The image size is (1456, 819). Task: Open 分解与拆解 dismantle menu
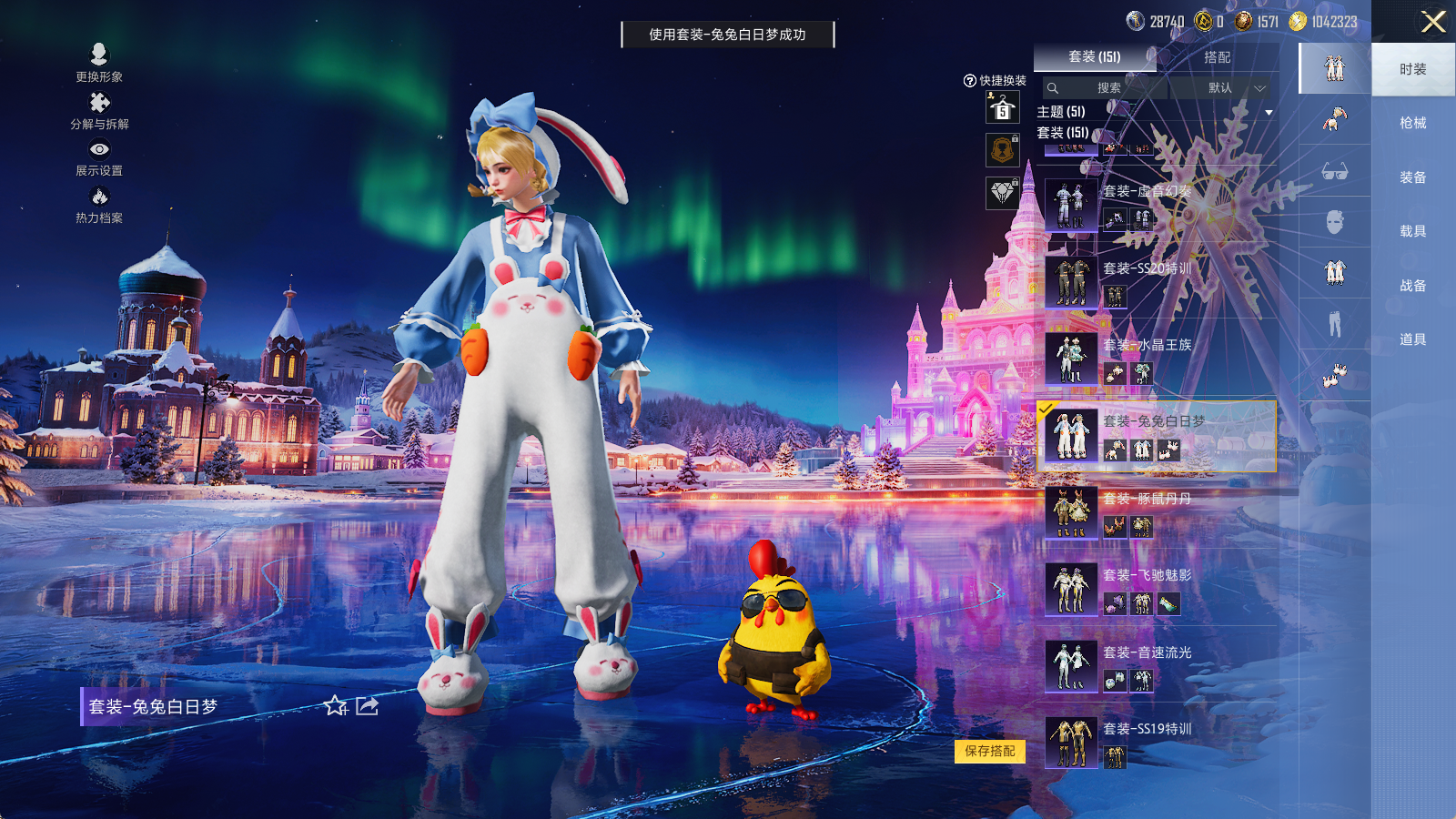pyautogui.click(x=99, y=111)
